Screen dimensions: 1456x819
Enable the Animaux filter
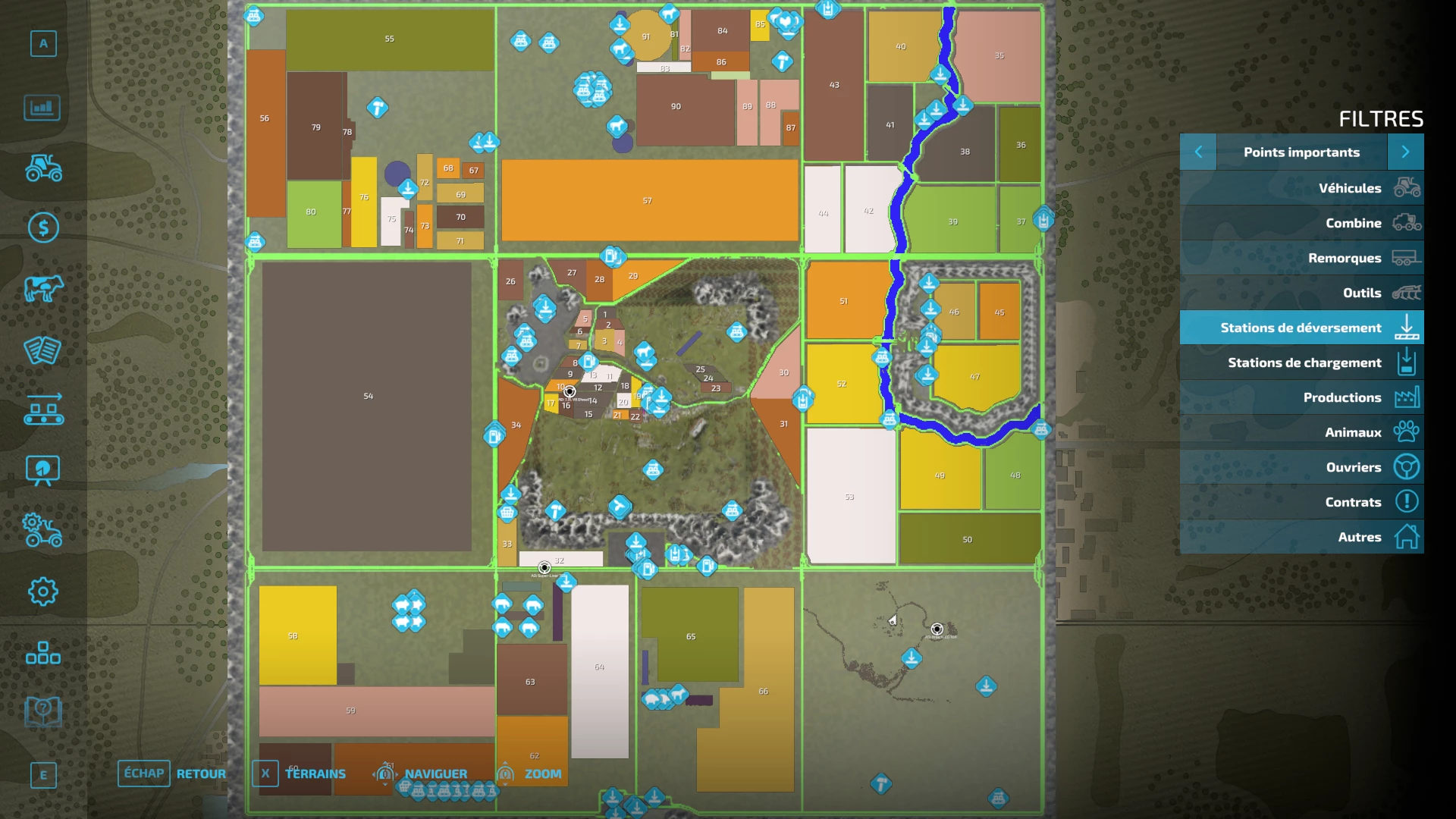(1301, 432)
